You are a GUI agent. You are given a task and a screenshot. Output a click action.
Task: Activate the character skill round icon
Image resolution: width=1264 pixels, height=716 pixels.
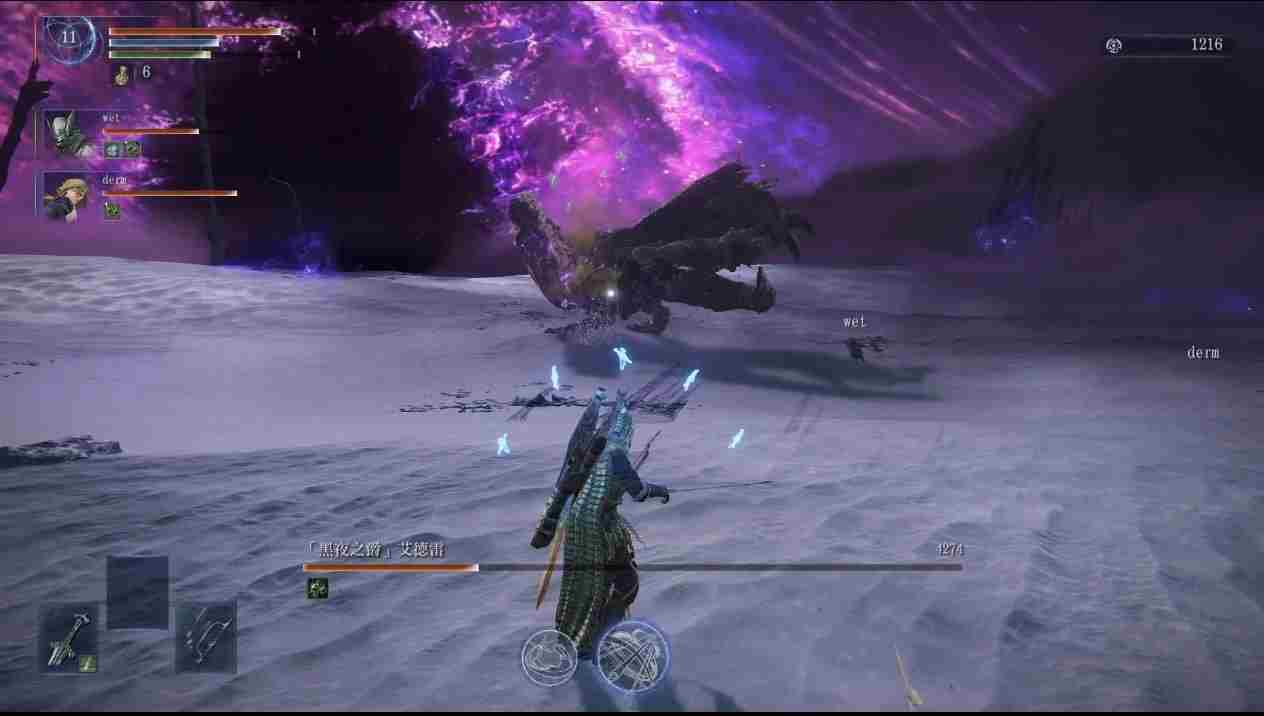click(x=549, y=658)
